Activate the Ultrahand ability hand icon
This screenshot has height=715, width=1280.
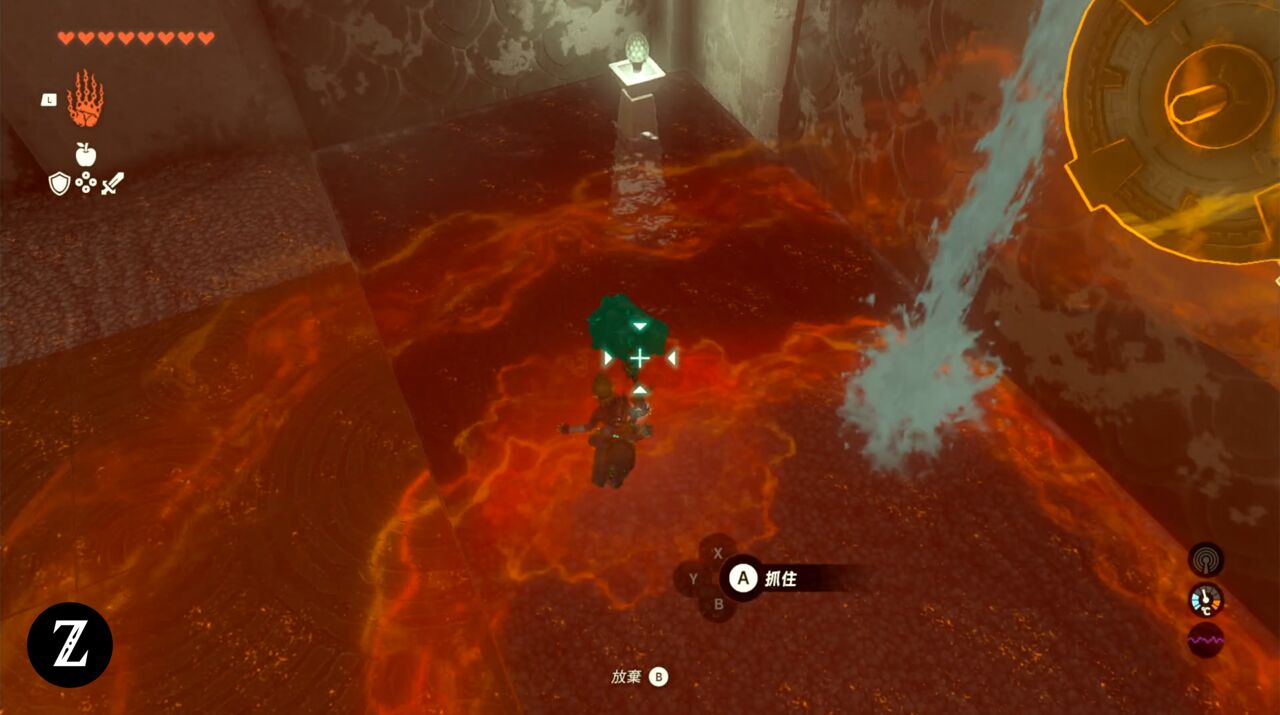(x=85, y=99)
